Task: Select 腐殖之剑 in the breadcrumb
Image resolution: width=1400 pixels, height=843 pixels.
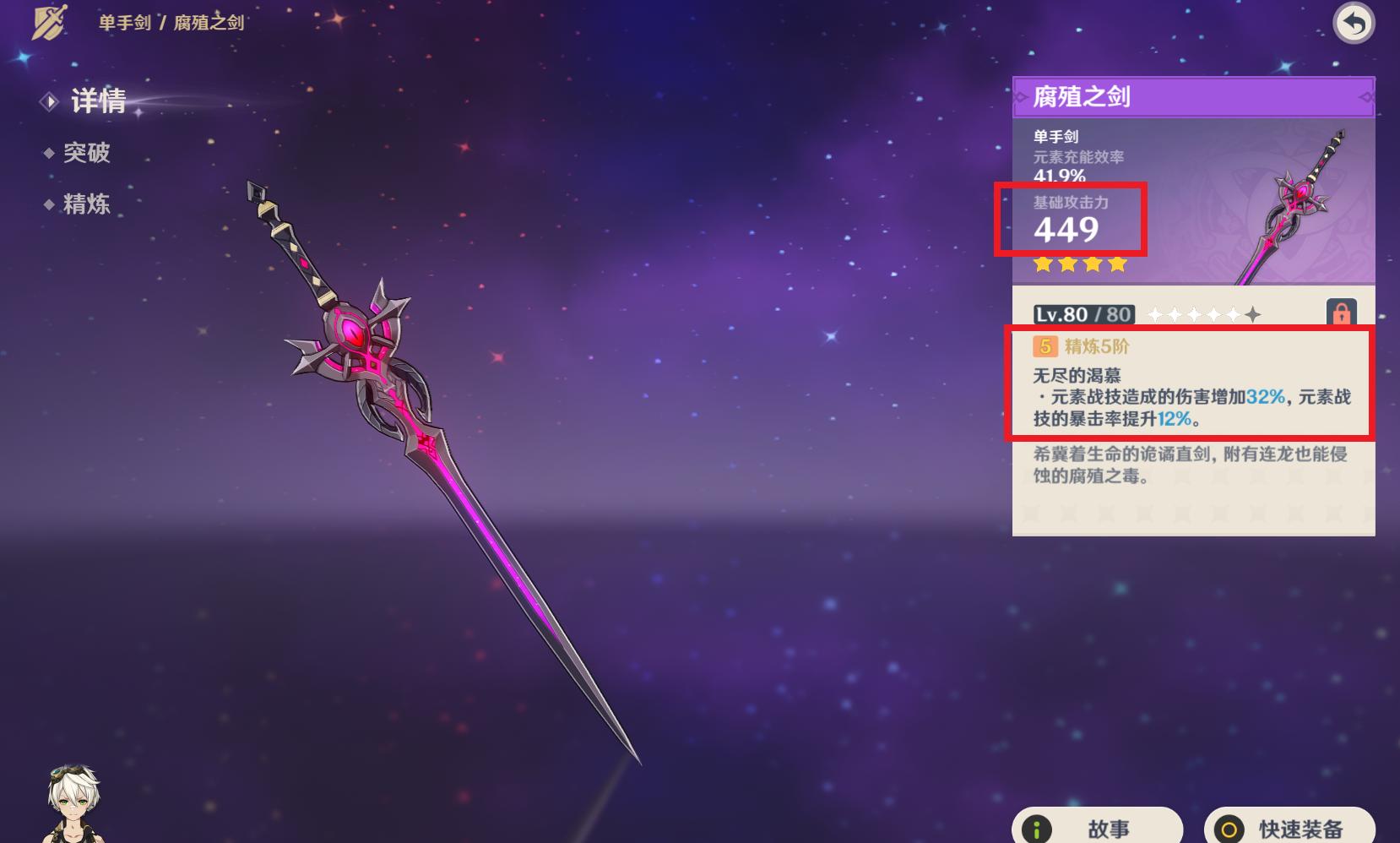Action: (207, 23)
